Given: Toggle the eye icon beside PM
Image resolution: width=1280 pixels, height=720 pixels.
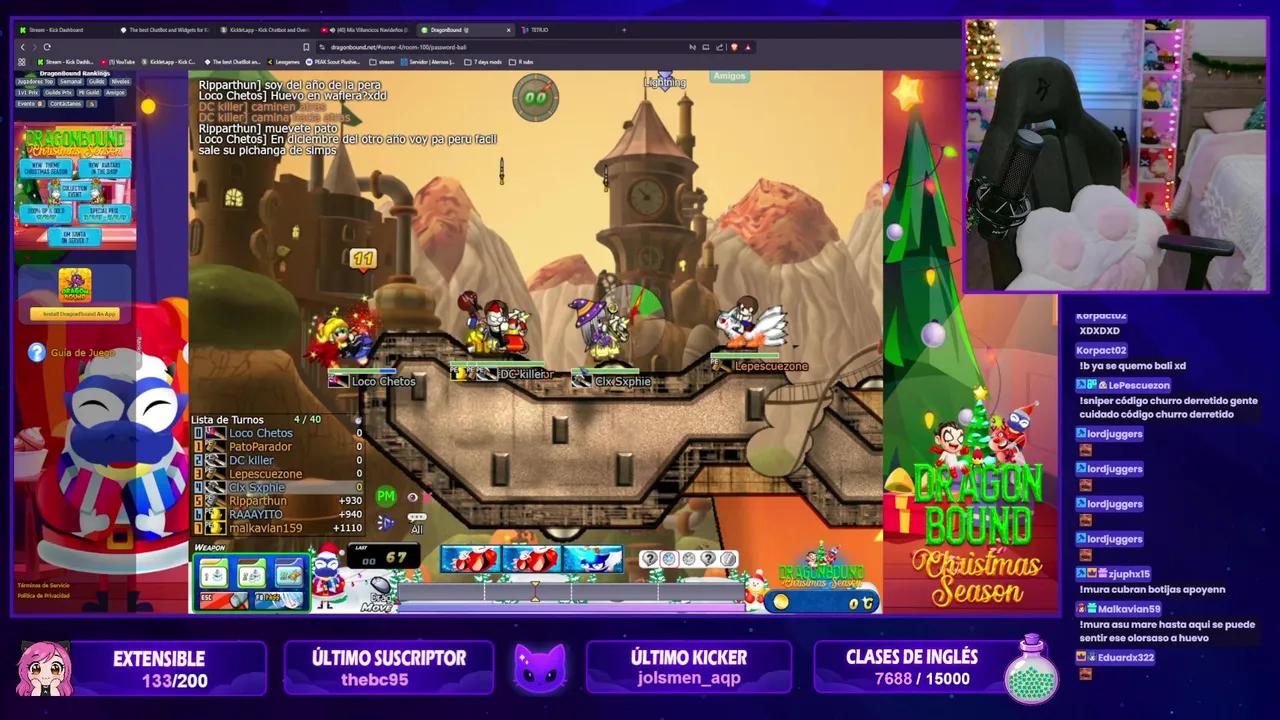Looking at the screenshot, I should (410, 496).
